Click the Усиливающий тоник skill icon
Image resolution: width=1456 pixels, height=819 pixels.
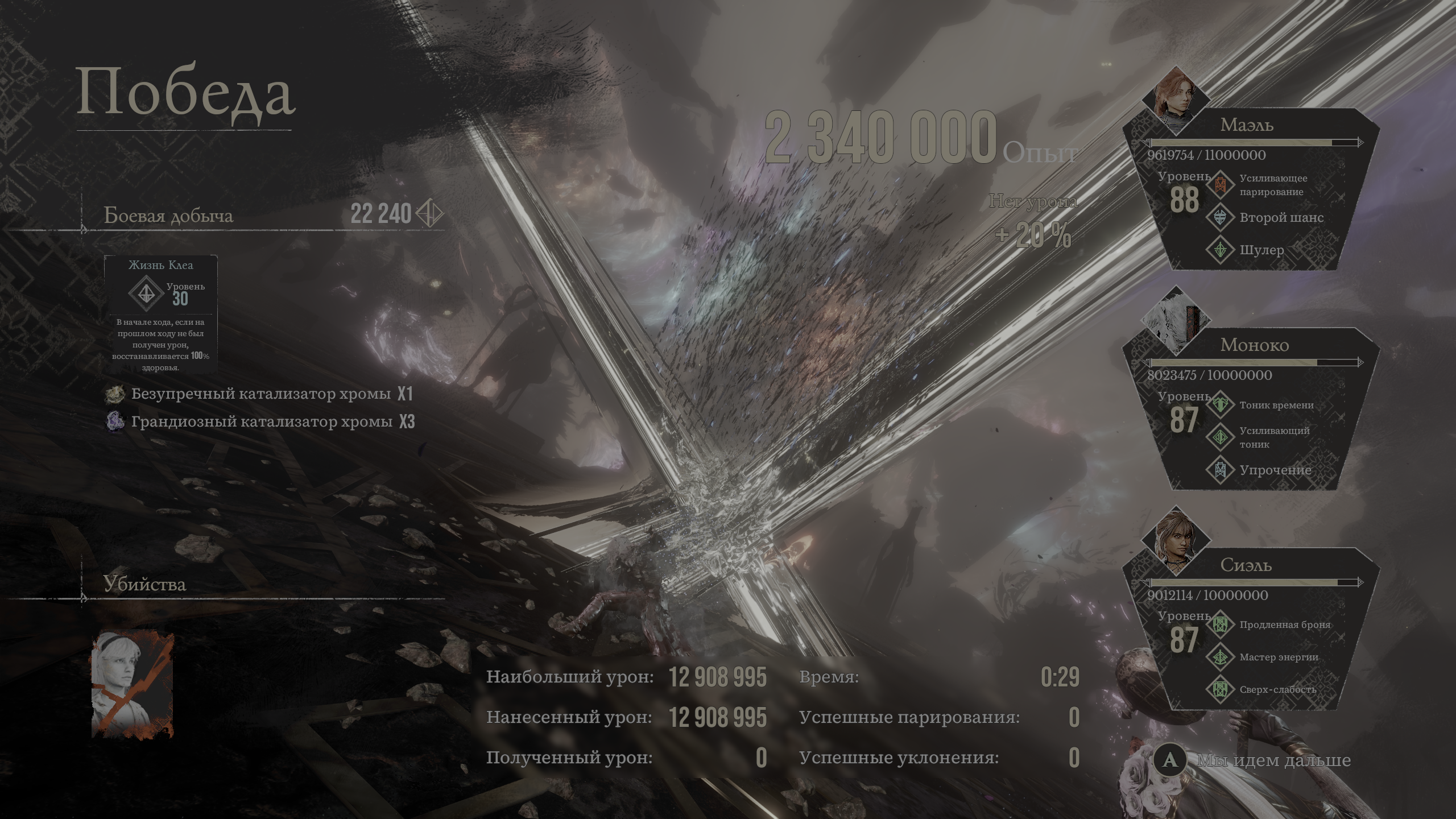(x=1220, y=437)
